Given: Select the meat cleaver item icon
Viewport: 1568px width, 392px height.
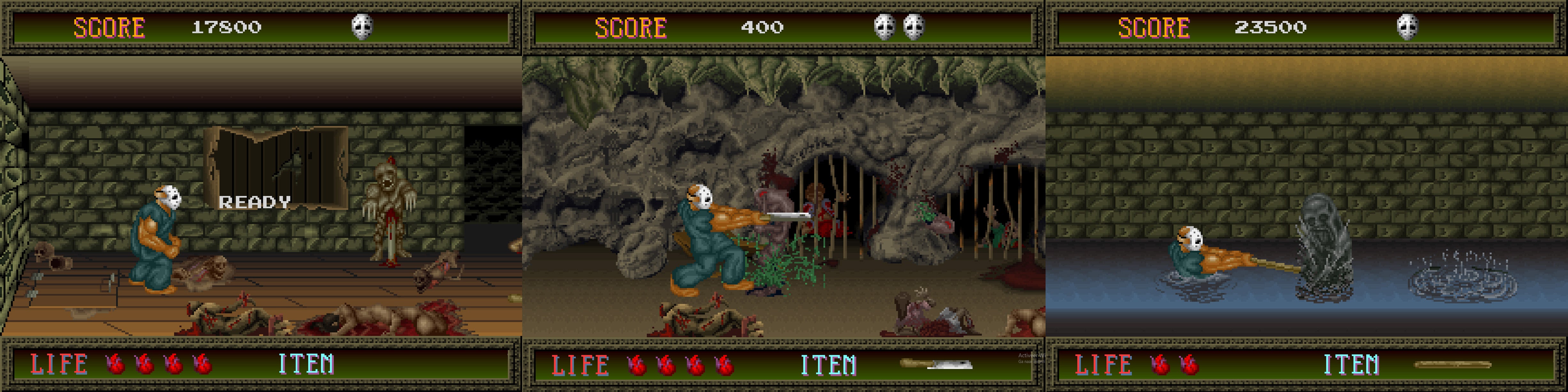Looking at the screenshot, I should (936, 364).
